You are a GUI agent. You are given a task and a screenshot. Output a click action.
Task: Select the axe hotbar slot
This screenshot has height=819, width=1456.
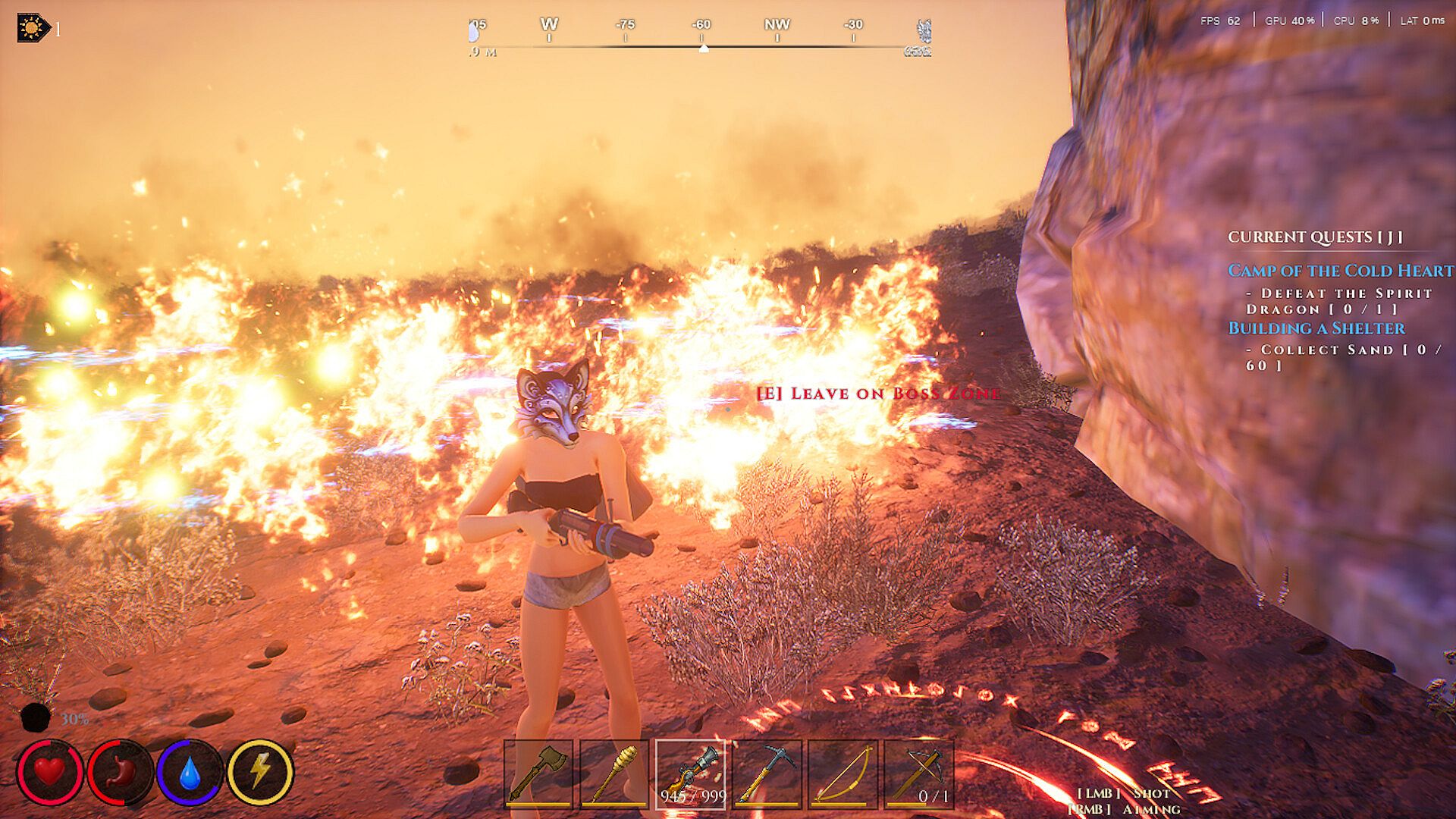click(x=538, y=773)
